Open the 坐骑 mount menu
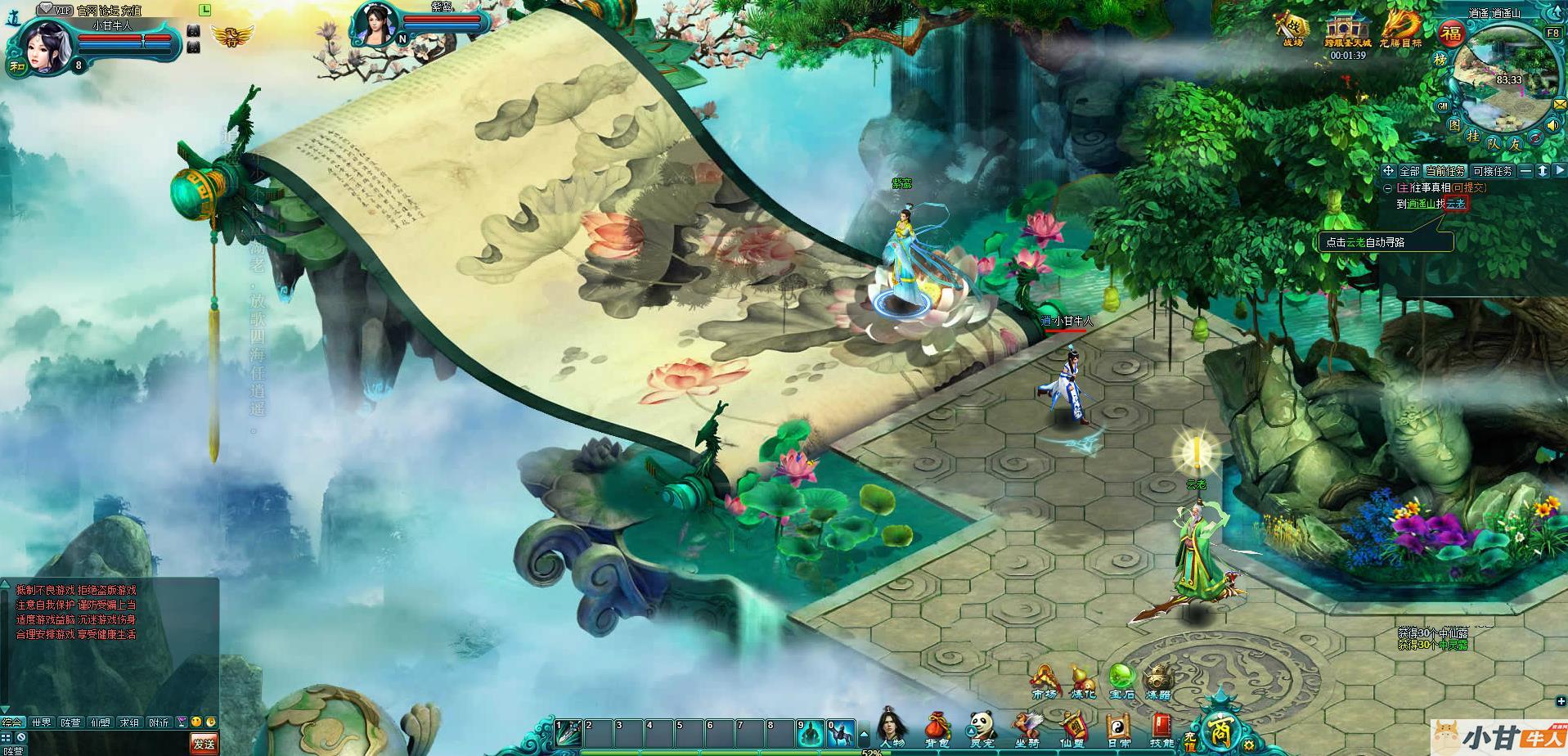 point(1027,727)
